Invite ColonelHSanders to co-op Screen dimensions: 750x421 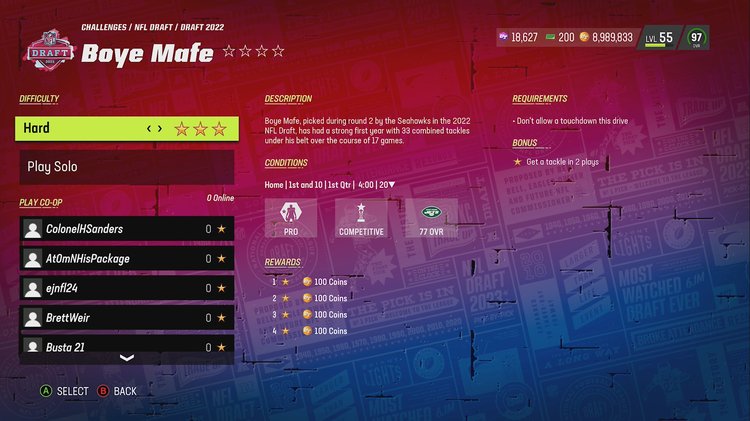[x=126, y=229]
